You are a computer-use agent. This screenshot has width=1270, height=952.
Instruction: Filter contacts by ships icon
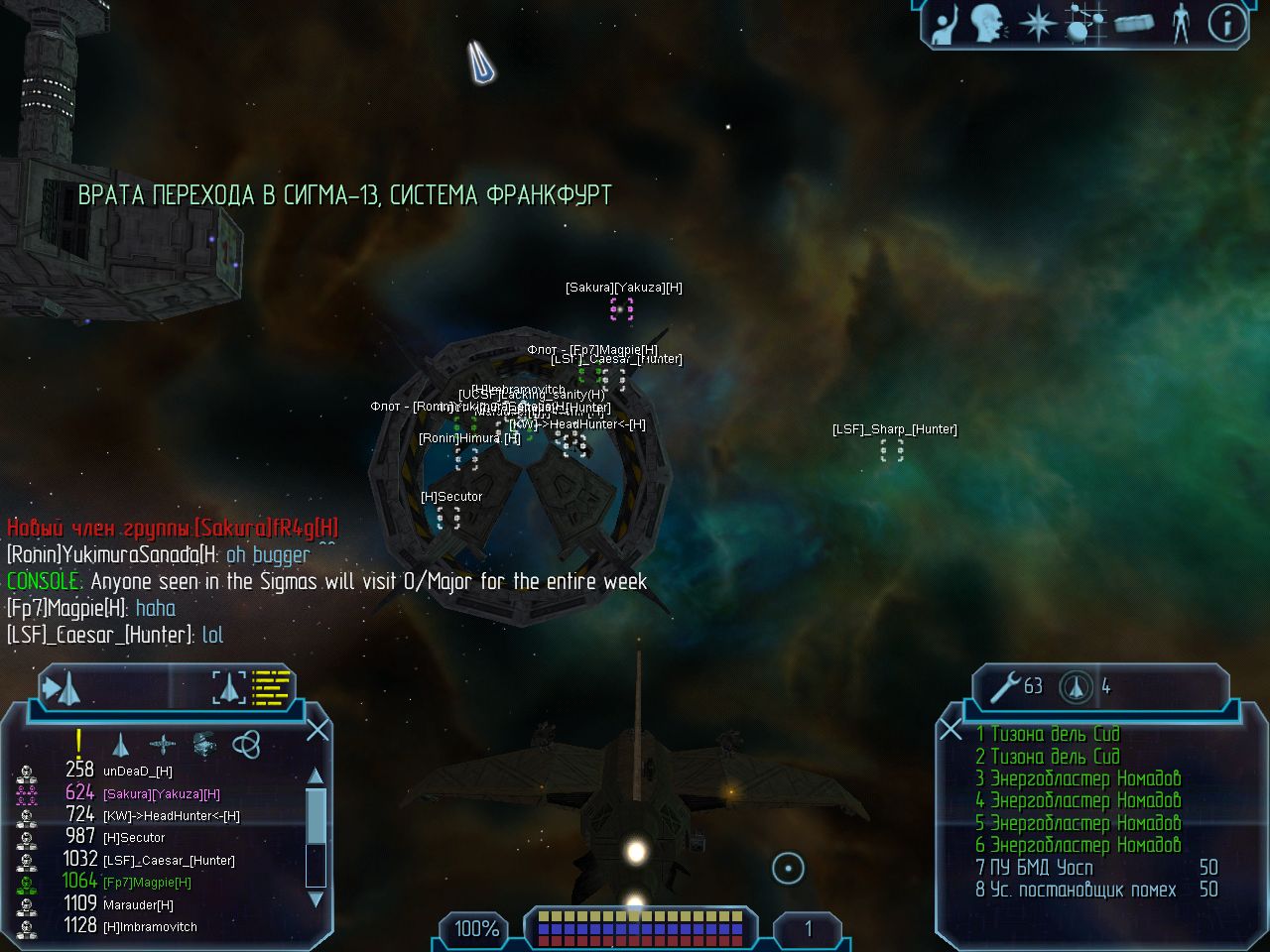[120, 744]
